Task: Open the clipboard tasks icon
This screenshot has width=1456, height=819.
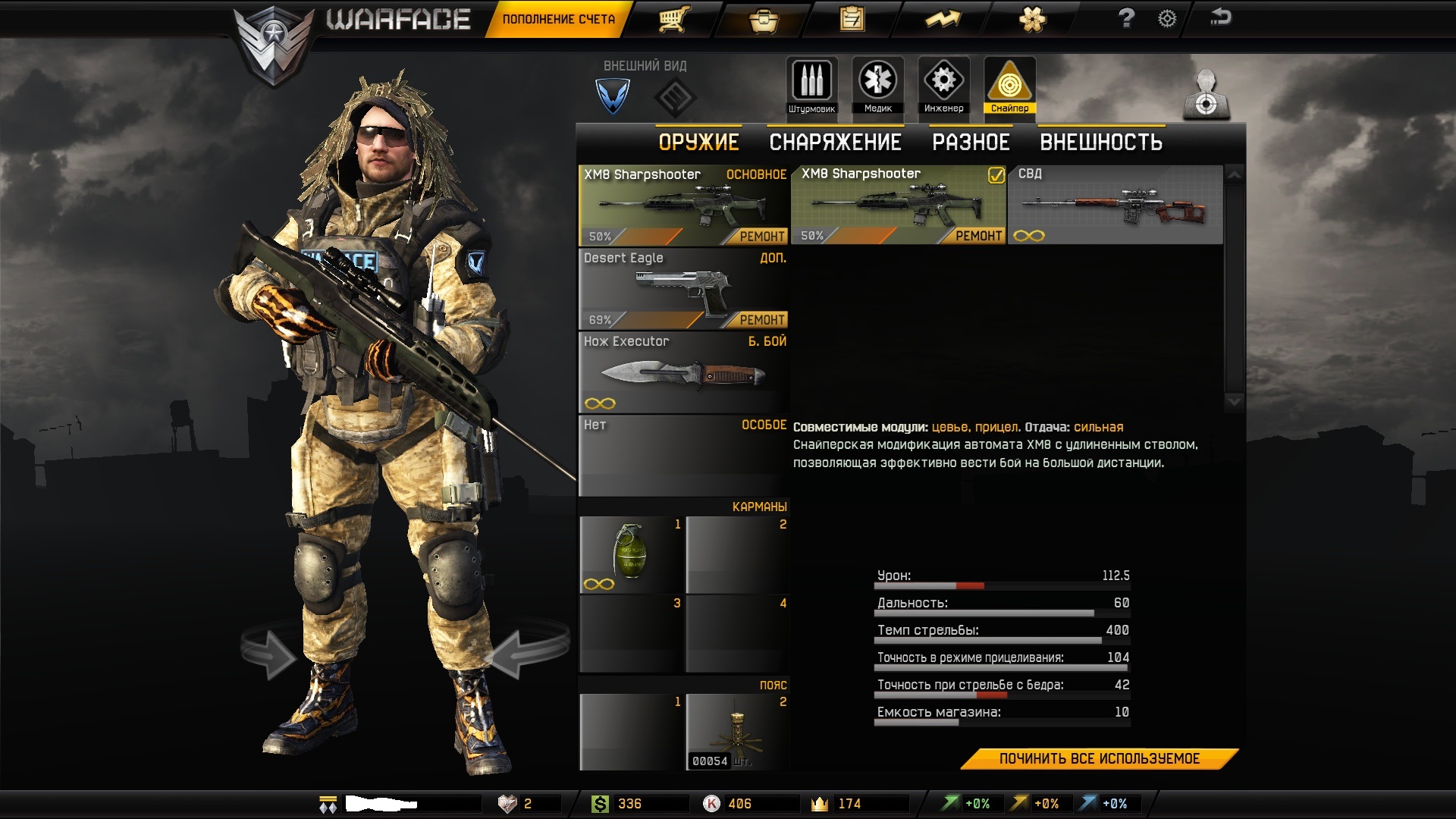Action: coord(852,19)
